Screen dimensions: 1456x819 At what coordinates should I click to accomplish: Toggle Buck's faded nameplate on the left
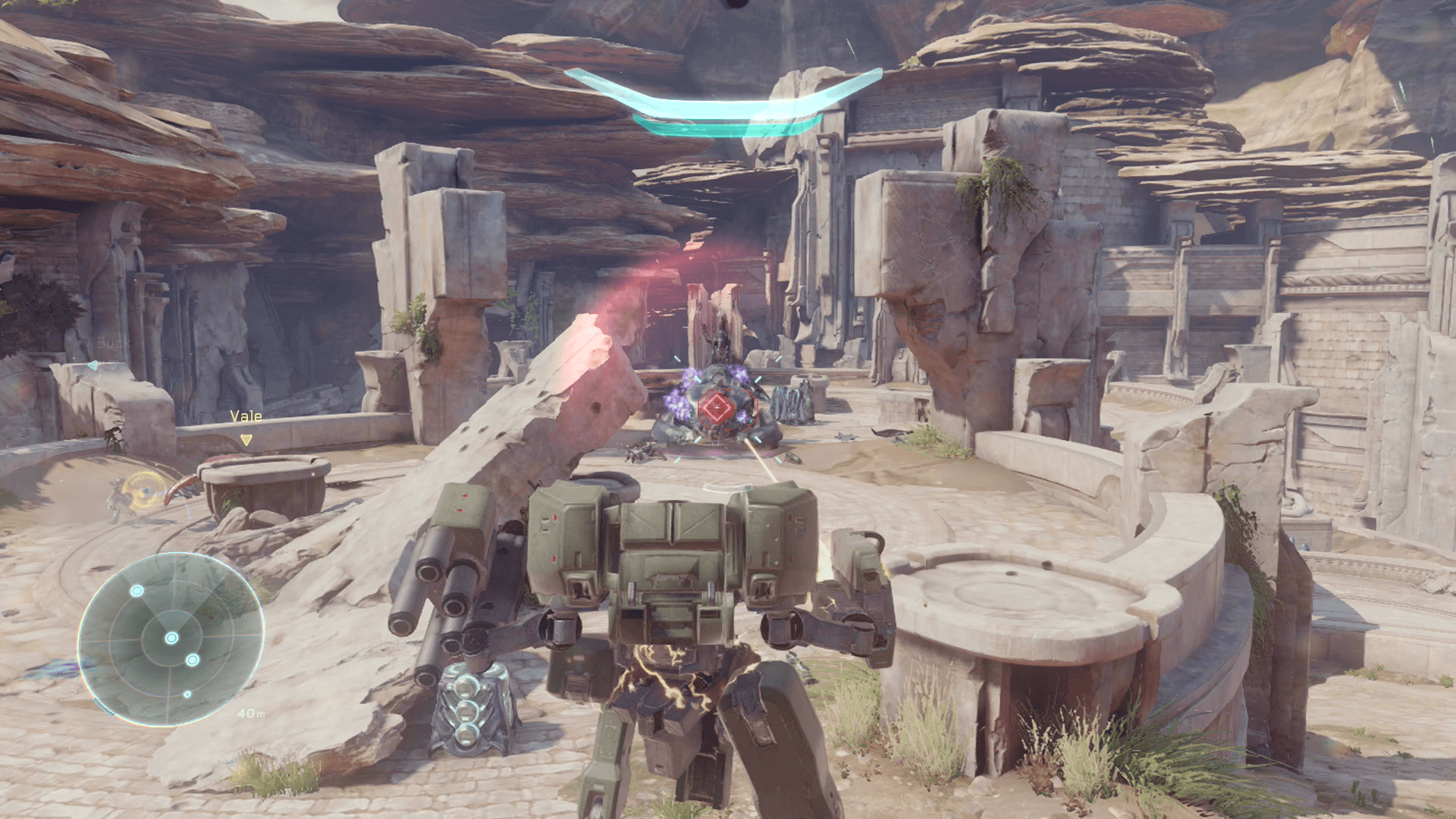pyautogui.click(x=113, y=343)
